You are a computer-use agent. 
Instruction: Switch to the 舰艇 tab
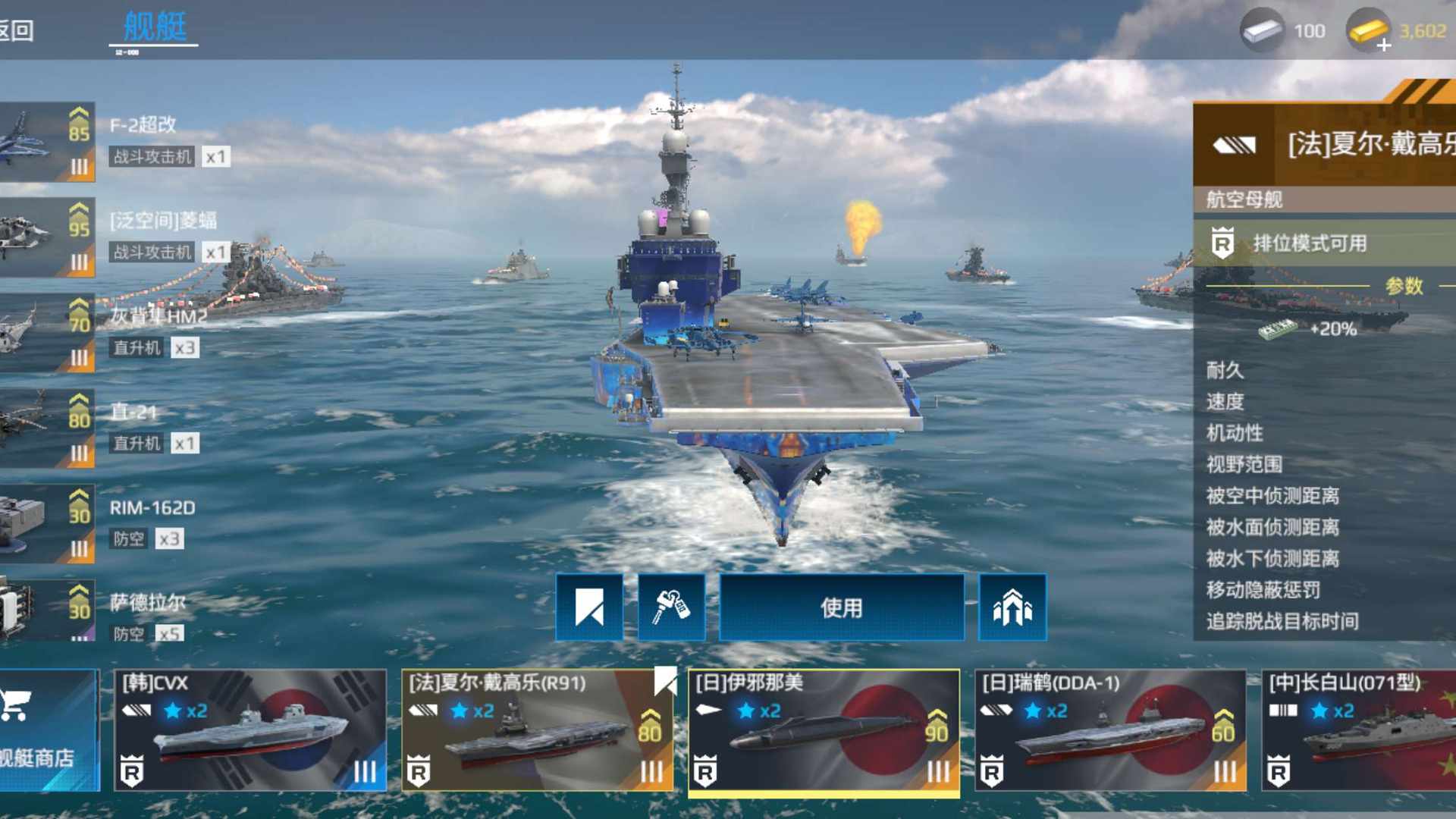155,27
